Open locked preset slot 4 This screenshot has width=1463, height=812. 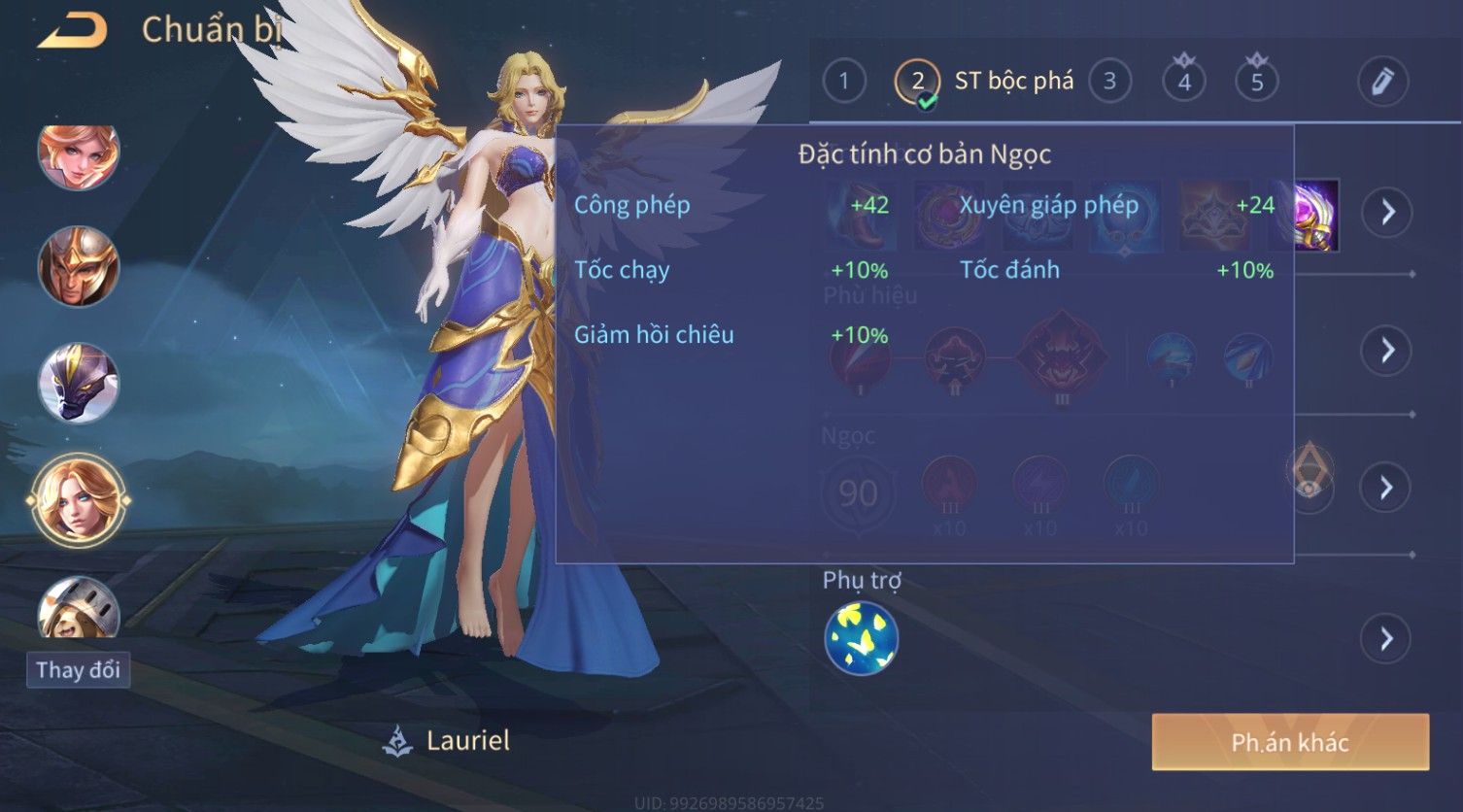click(x=1183, y=82)
